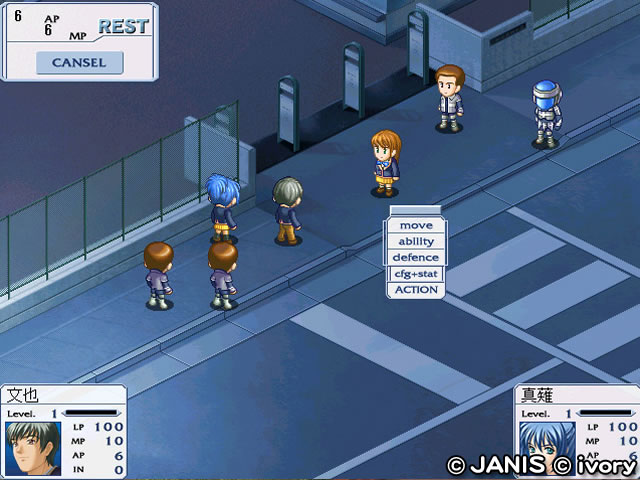Activate the REST button

click(124, 27)
